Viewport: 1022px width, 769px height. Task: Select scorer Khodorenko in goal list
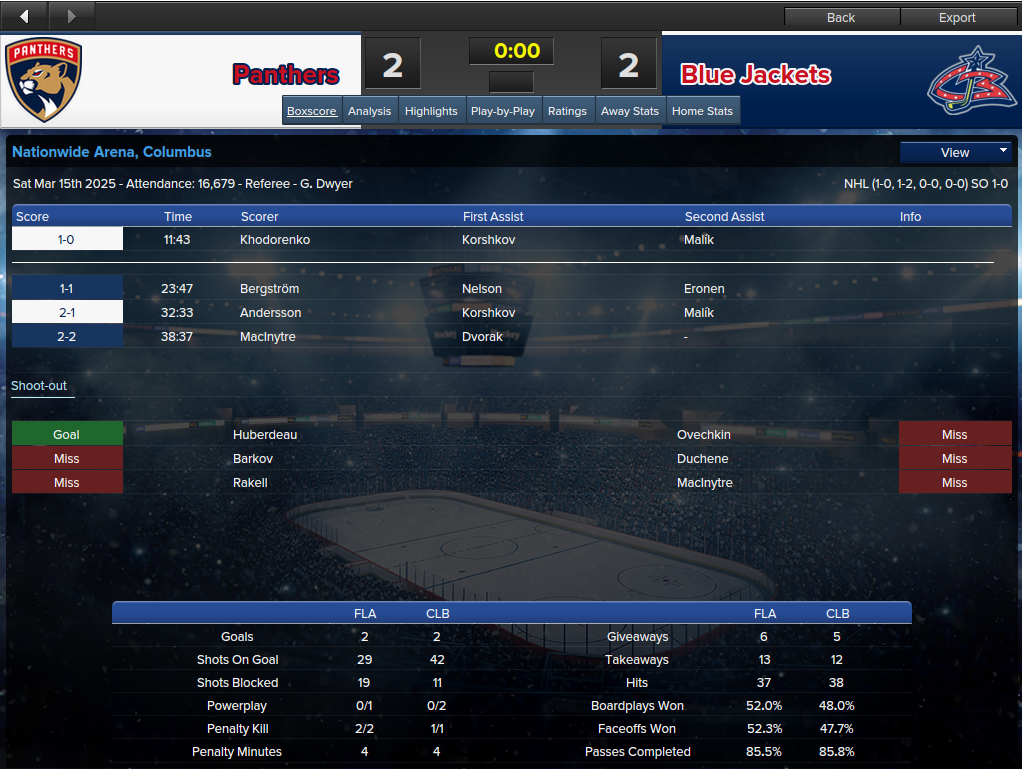(x=275, y=240)
